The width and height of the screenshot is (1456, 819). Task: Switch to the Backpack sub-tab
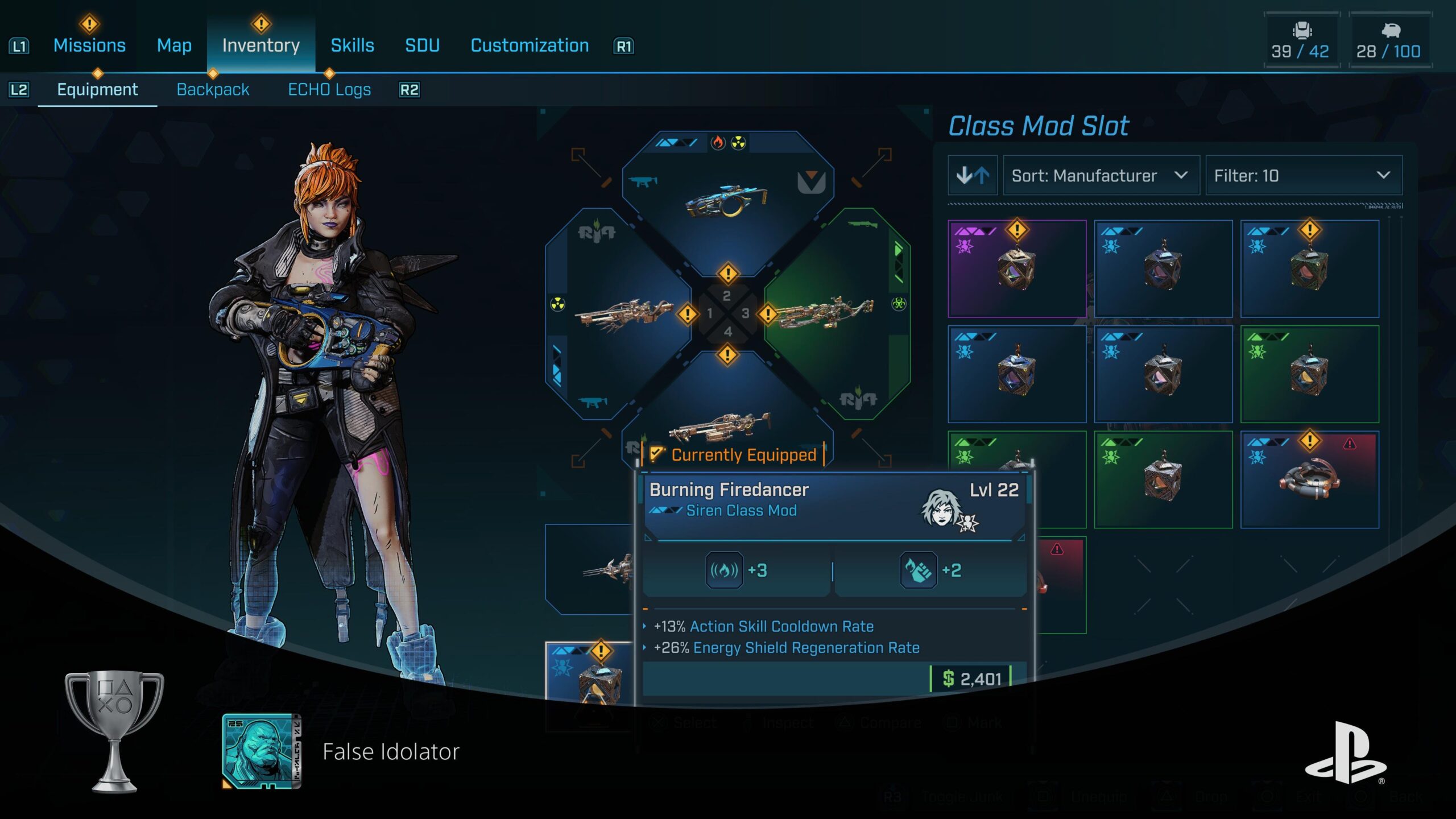tap(213, 90)
